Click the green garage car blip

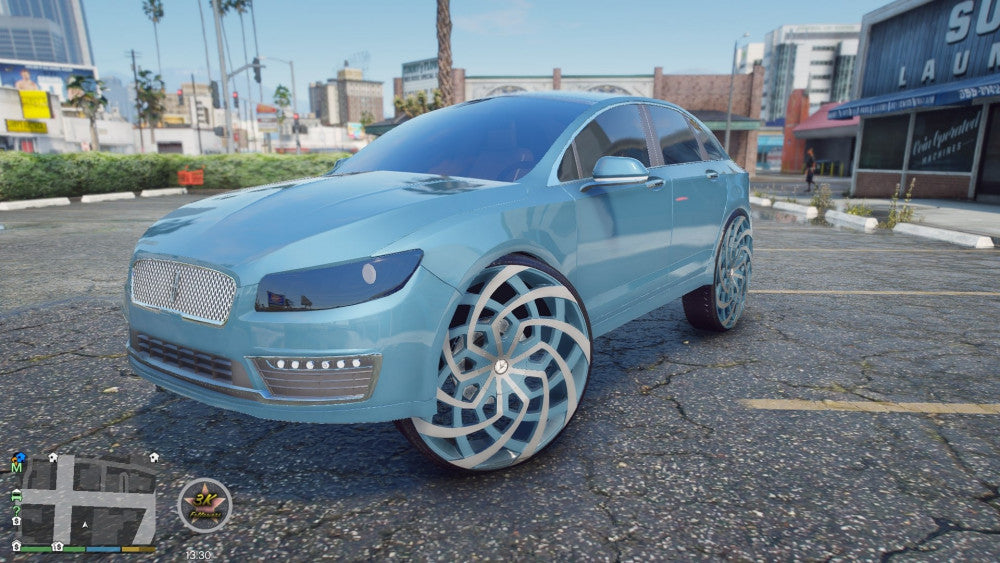pyautogui.click(x=16, y=495)
